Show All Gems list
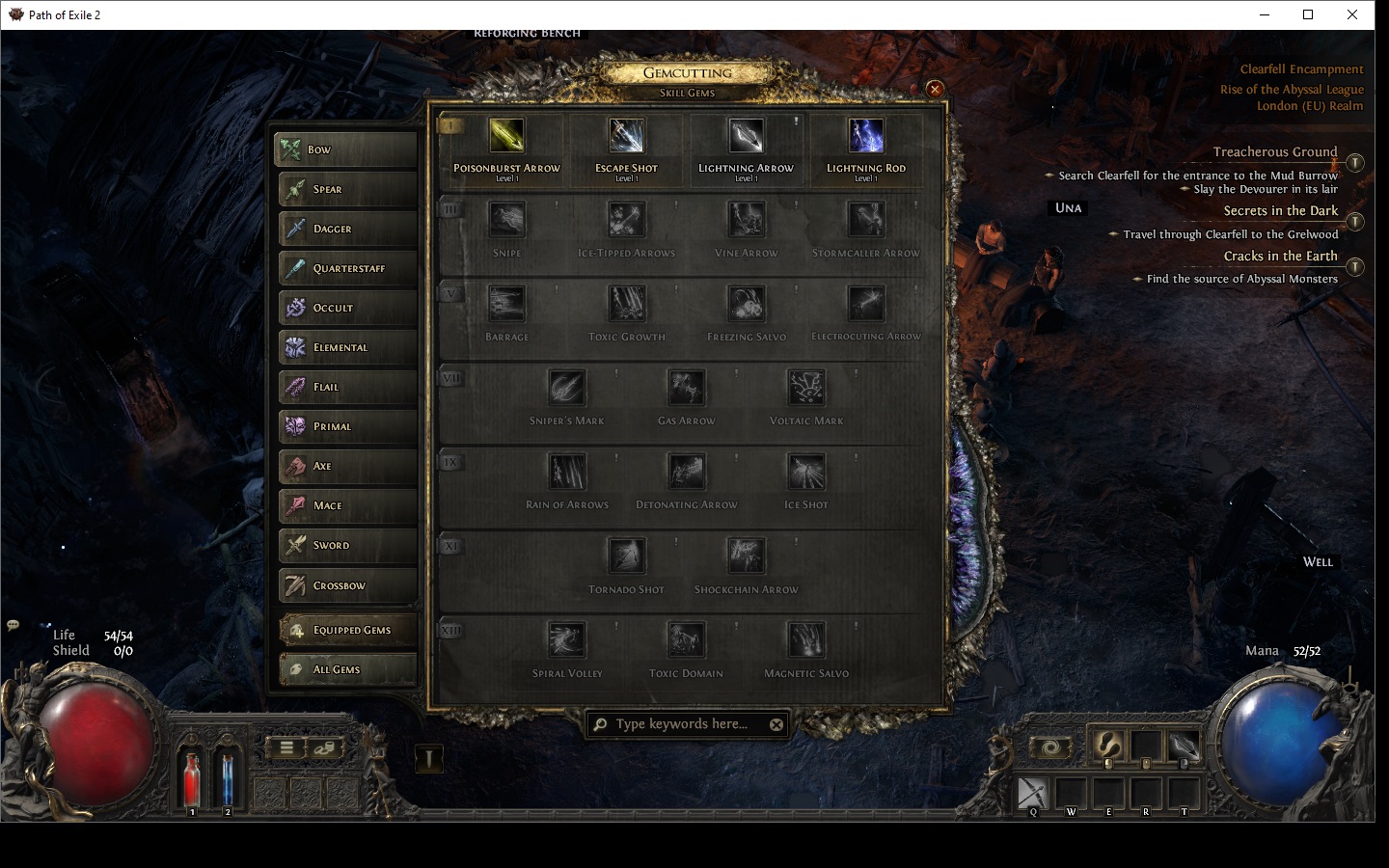1389x868 pixels. pyautogui.click(x=347, y=669)
